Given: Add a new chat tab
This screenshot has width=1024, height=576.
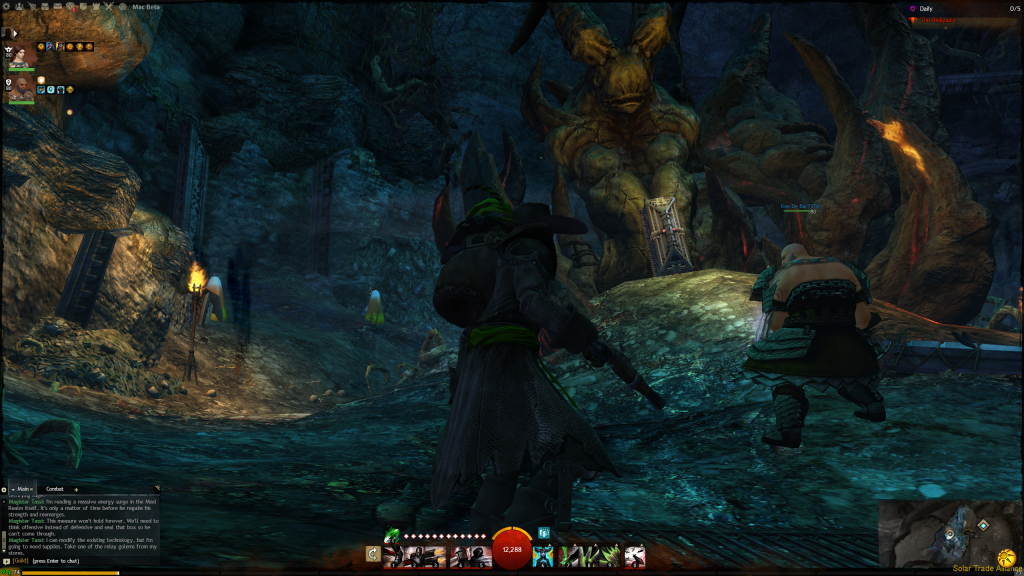Looking at the screenshot, I should [76, 489].
